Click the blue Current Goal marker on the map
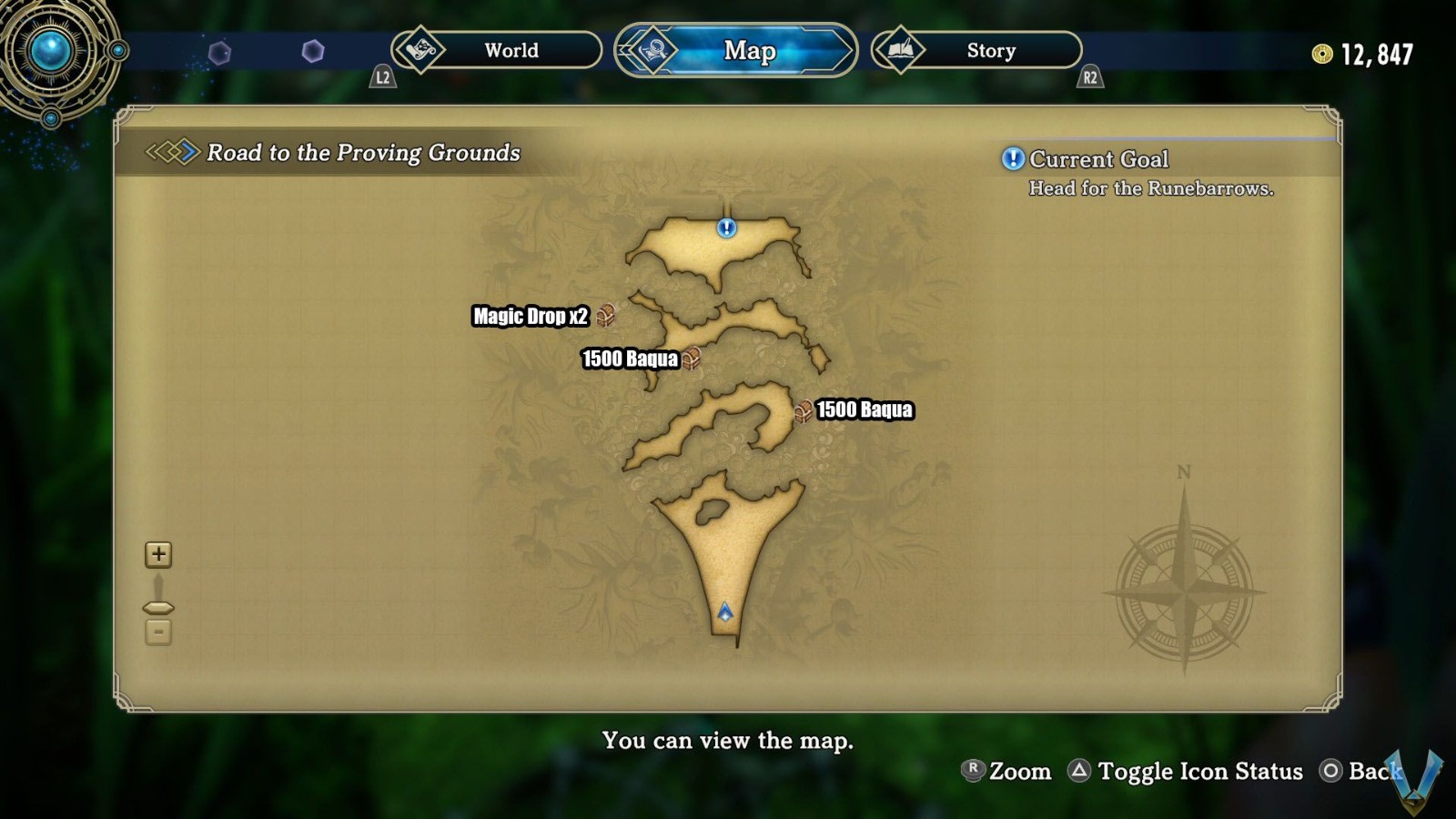This screenshot has width=1456, height=819. (x=724, y=228)
